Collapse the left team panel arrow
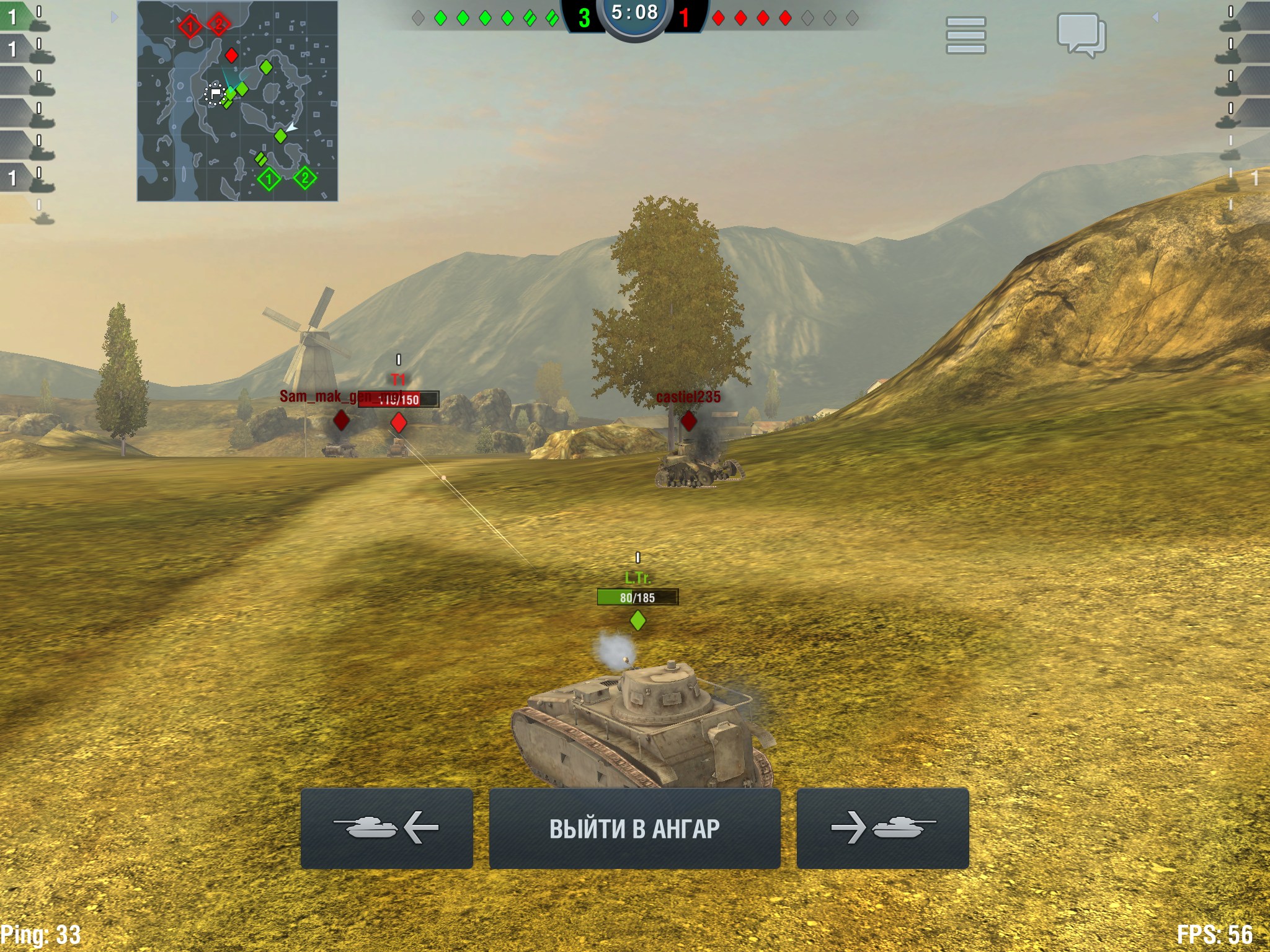The height and width of the screenshot is (952, 1270). 114,17
